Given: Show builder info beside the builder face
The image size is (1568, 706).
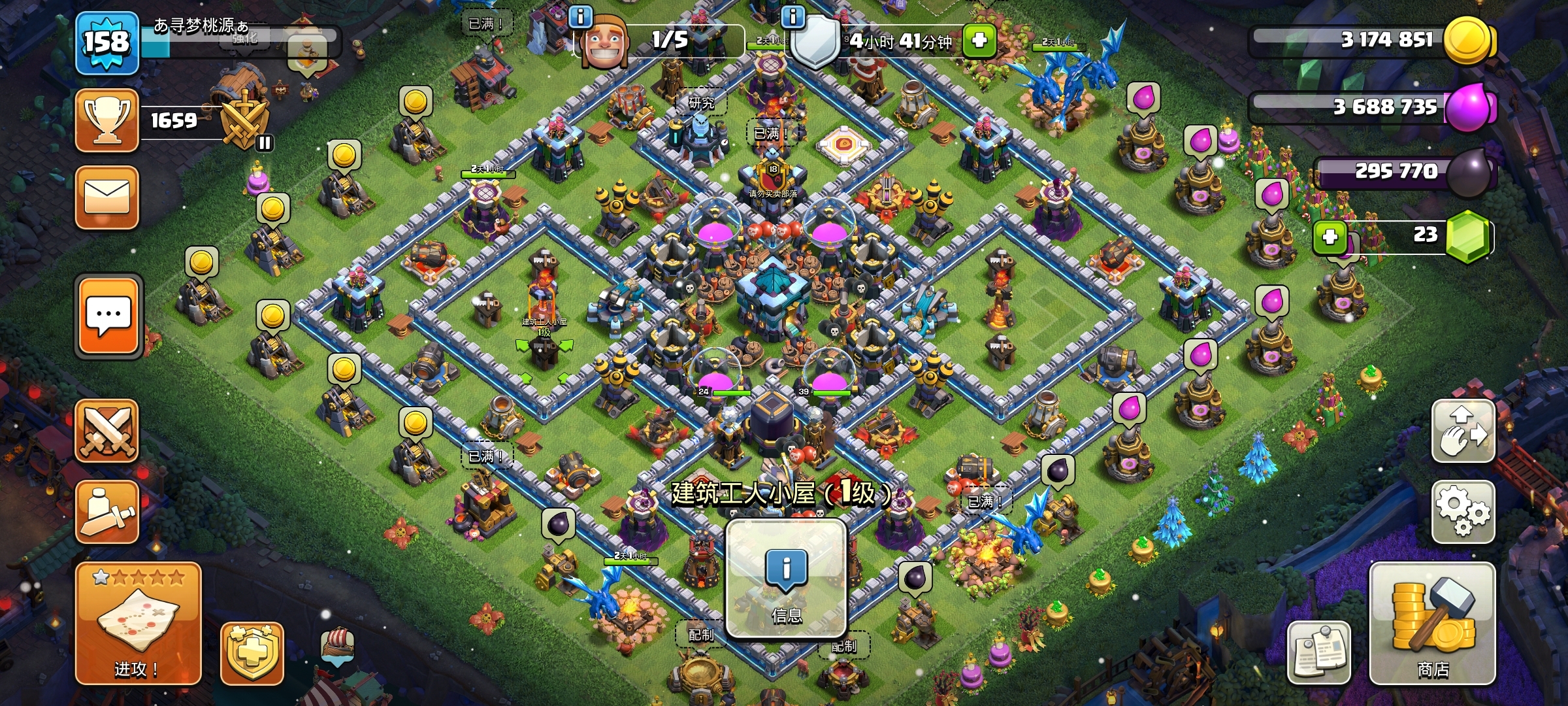Looking at the screenshot, I should click(580, 16).
